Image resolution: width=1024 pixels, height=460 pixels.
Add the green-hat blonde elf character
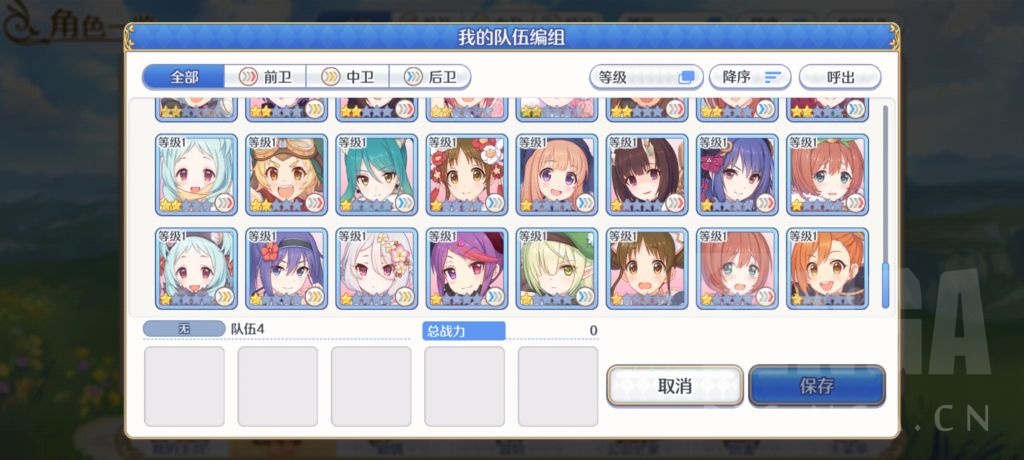557,268
